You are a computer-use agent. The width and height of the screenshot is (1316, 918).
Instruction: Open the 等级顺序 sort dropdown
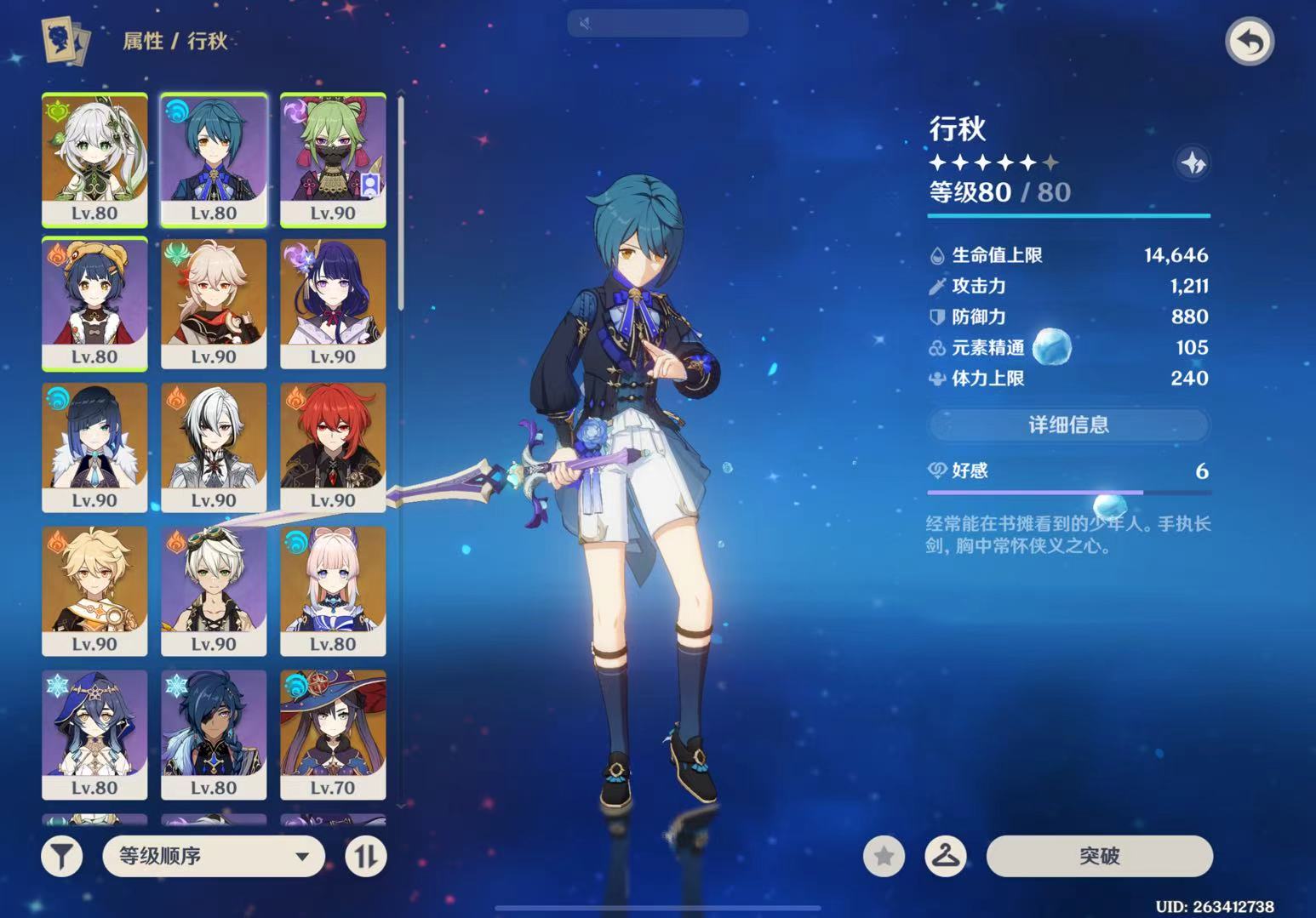214,856
